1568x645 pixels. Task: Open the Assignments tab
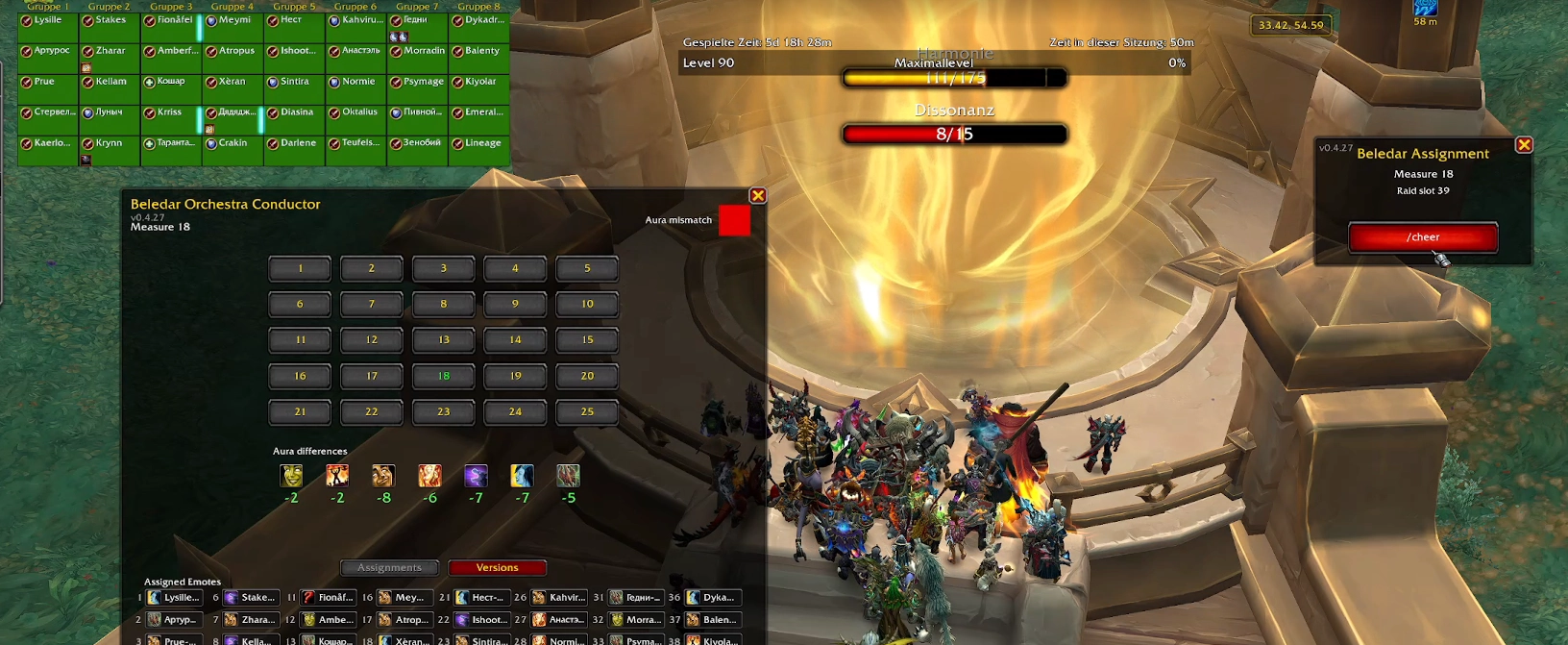(389, 568)
